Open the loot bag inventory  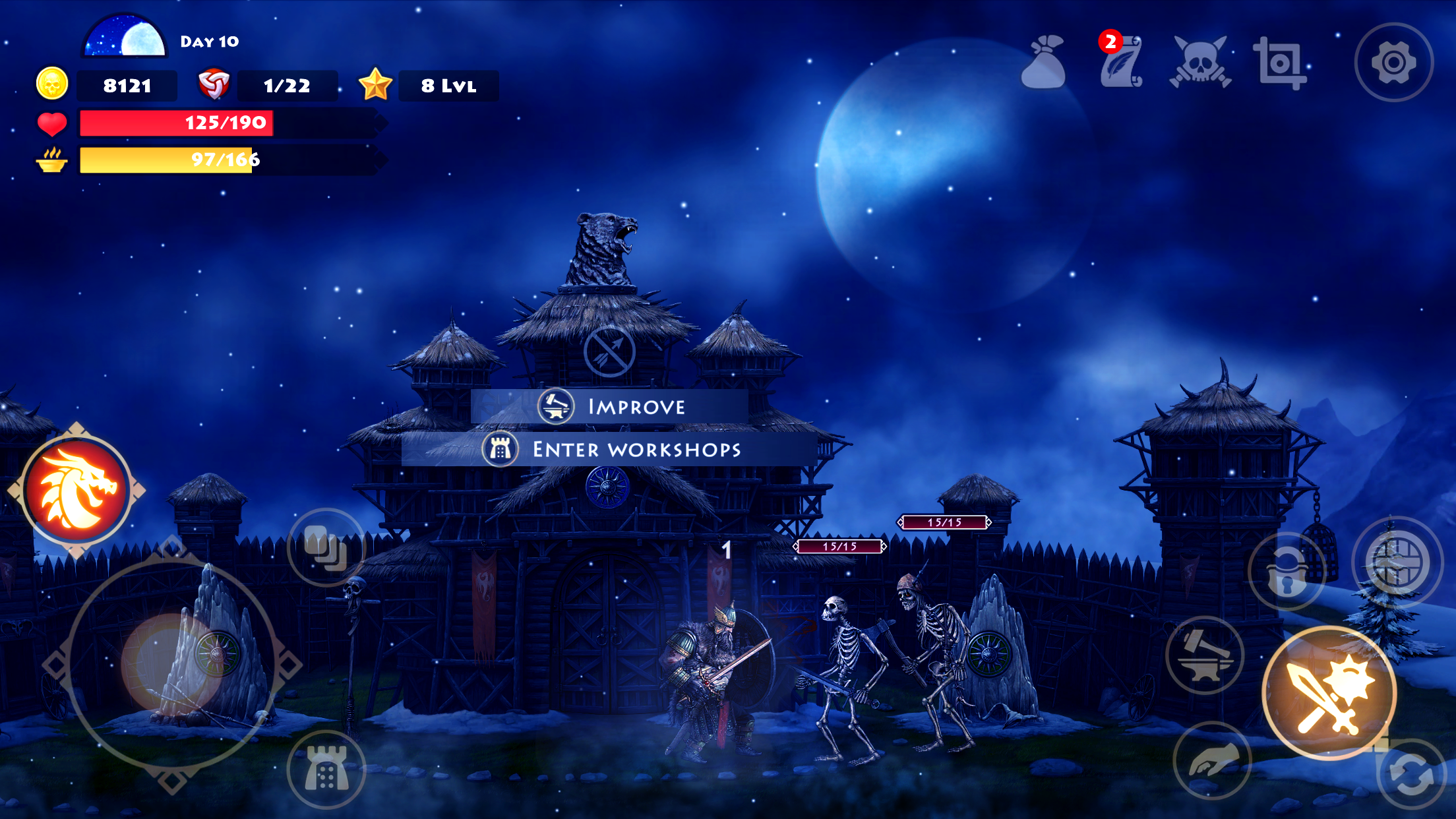click(x=1044, y=63)
